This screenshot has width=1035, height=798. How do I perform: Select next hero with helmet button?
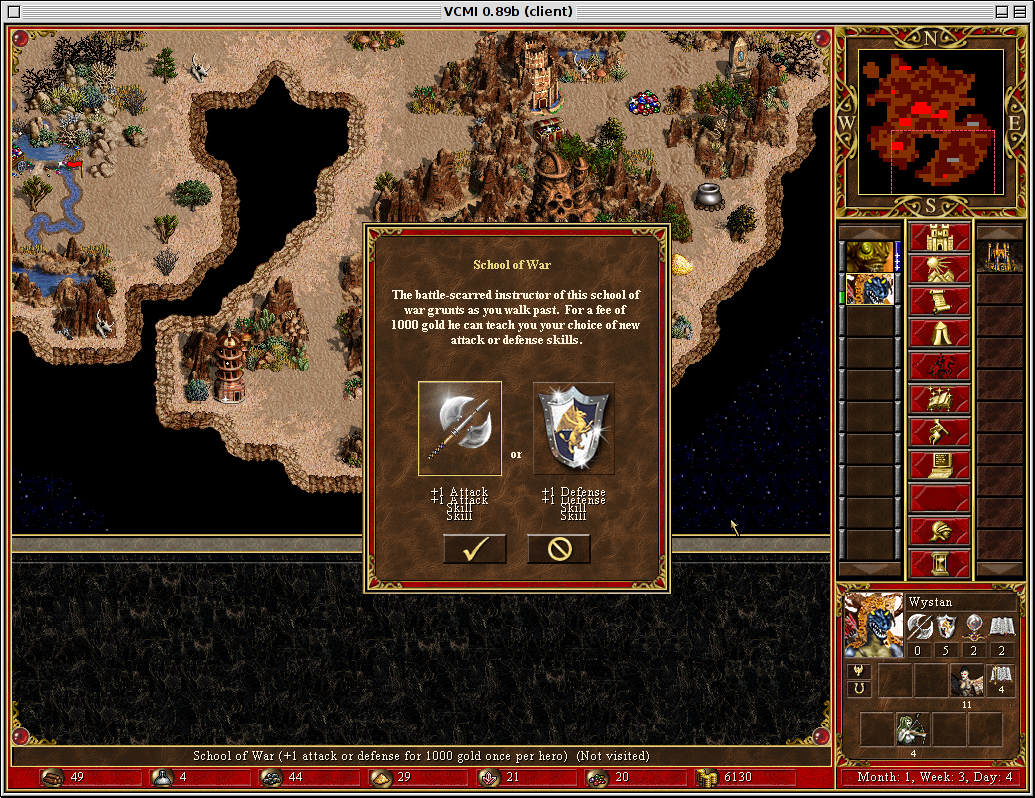click(939, 530)
